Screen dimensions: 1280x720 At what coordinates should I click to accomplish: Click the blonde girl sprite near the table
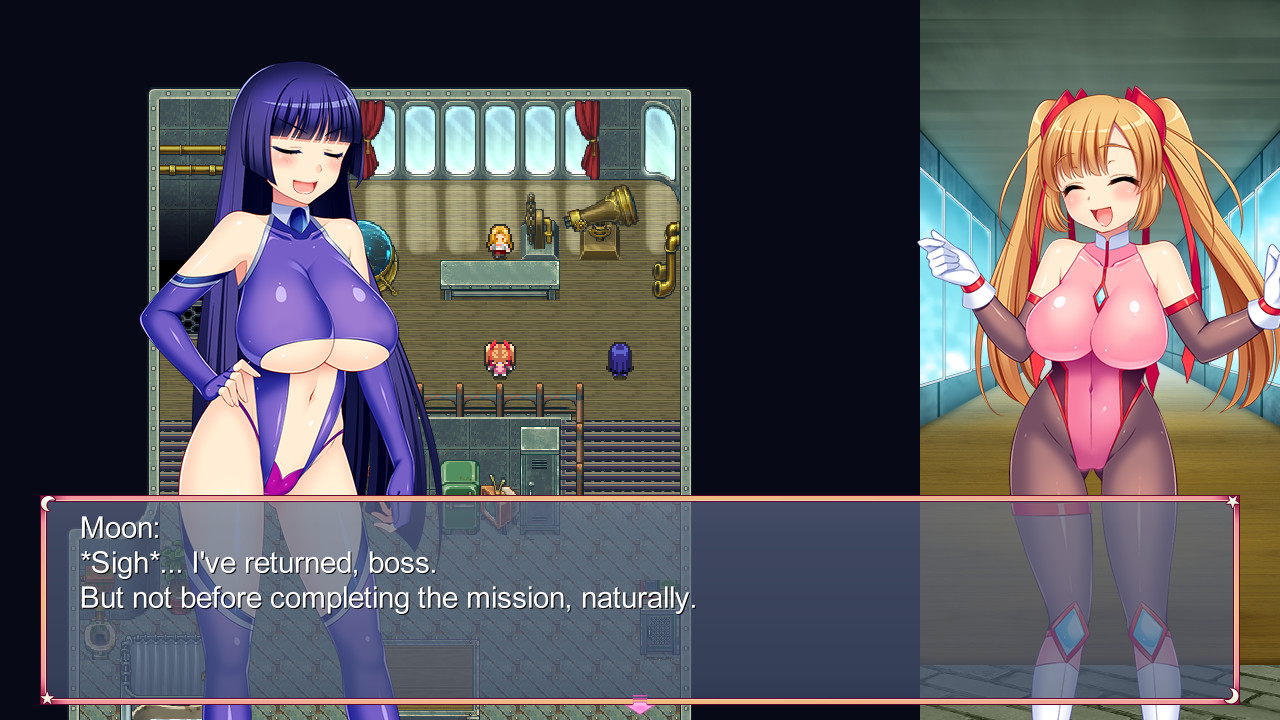click(500, 242)
